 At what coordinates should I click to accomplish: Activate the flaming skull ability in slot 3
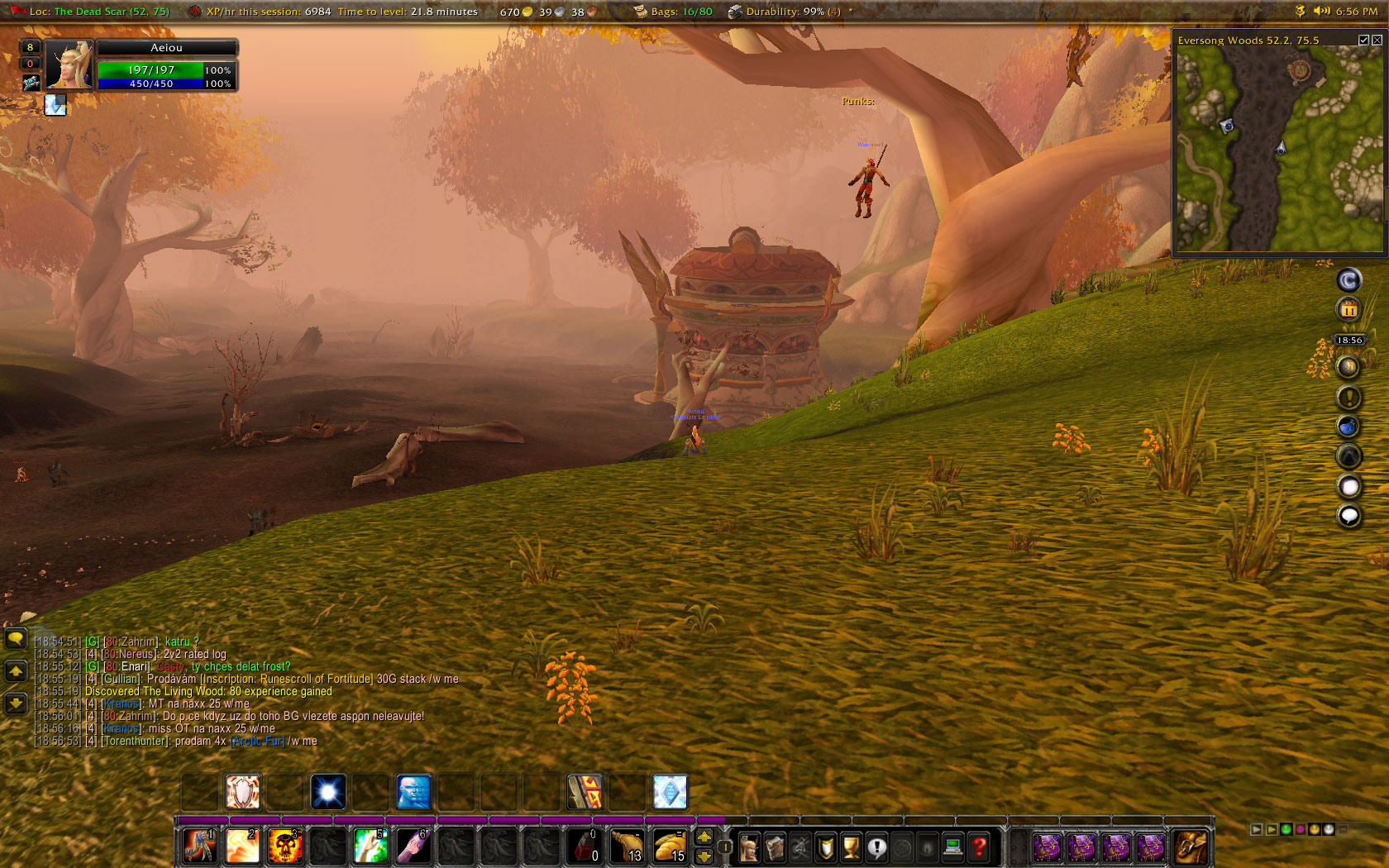click(284, 846)
